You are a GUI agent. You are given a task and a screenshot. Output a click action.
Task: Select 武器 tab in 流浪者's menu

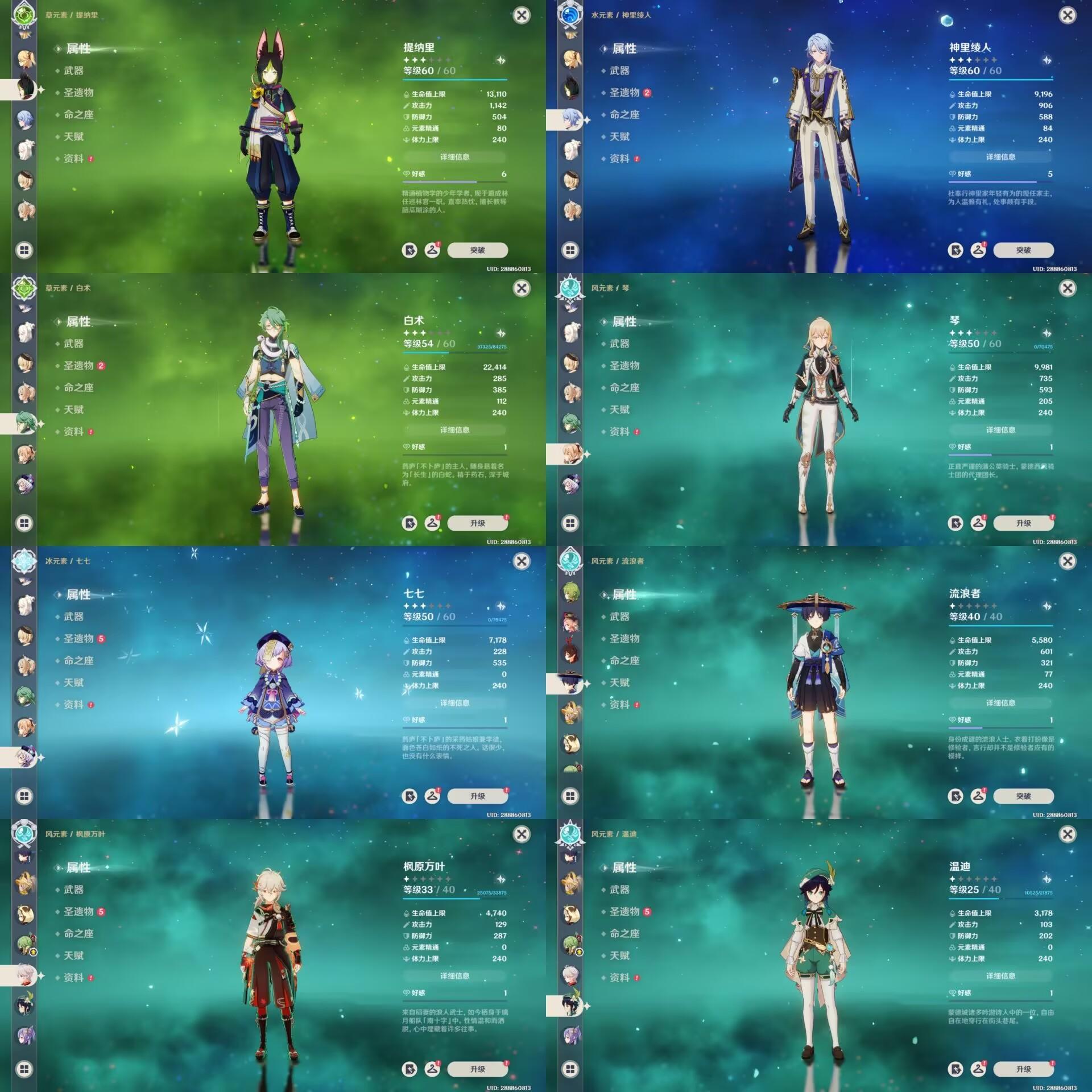619,617
